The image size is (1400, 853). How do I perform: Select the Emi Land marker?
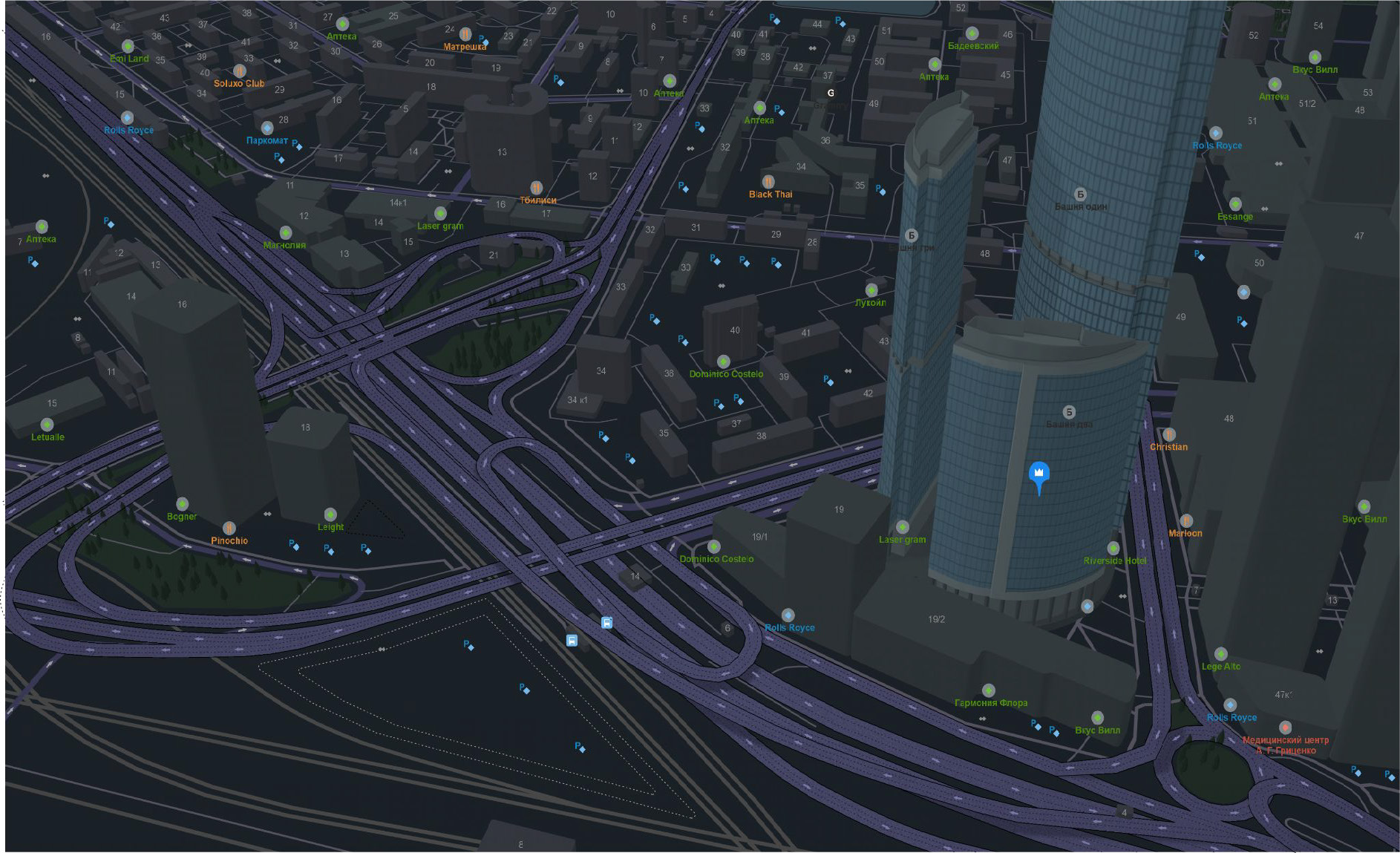[x=128, y=46]
